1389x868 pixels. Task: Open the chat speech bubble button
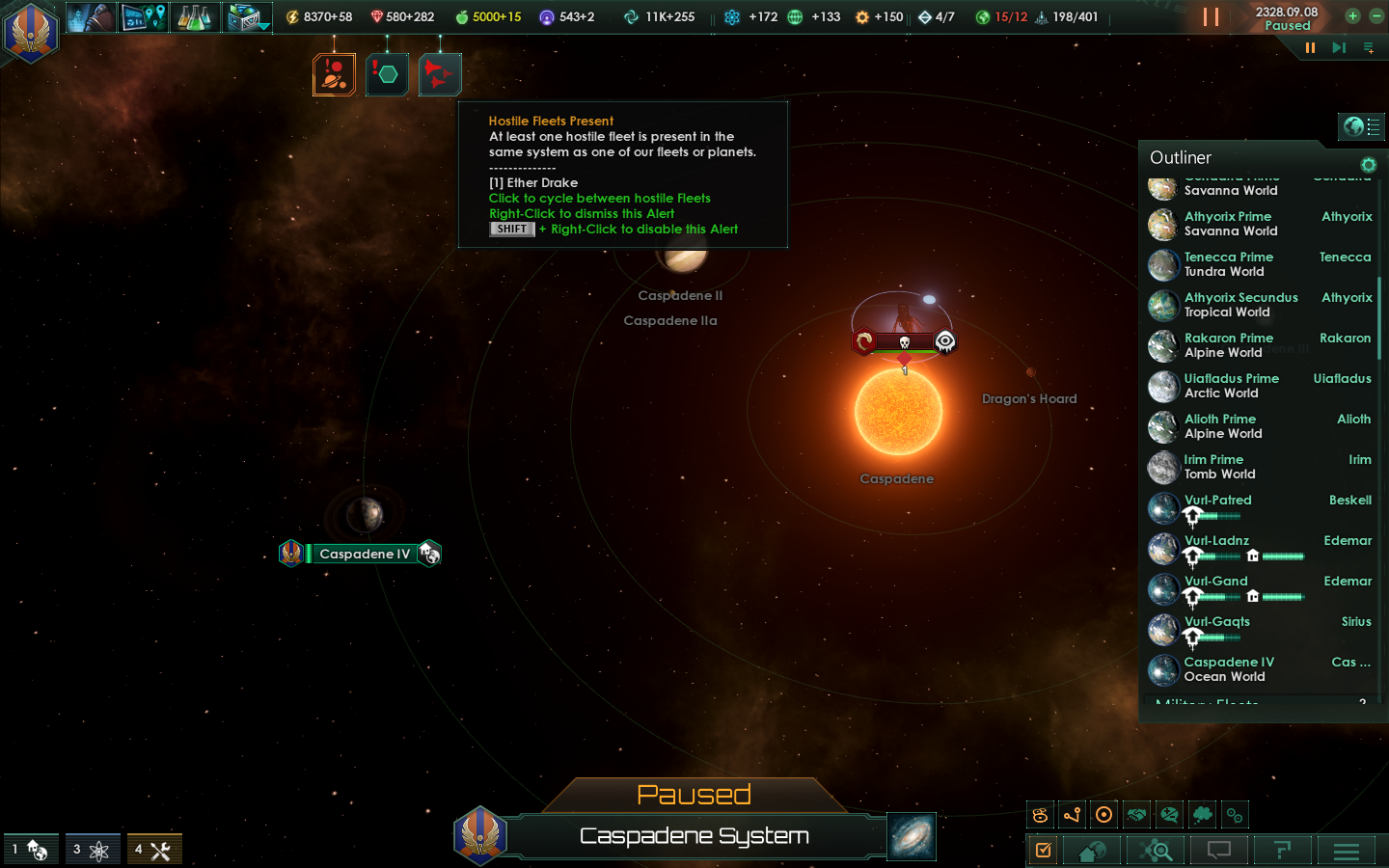coord(1218,851)
